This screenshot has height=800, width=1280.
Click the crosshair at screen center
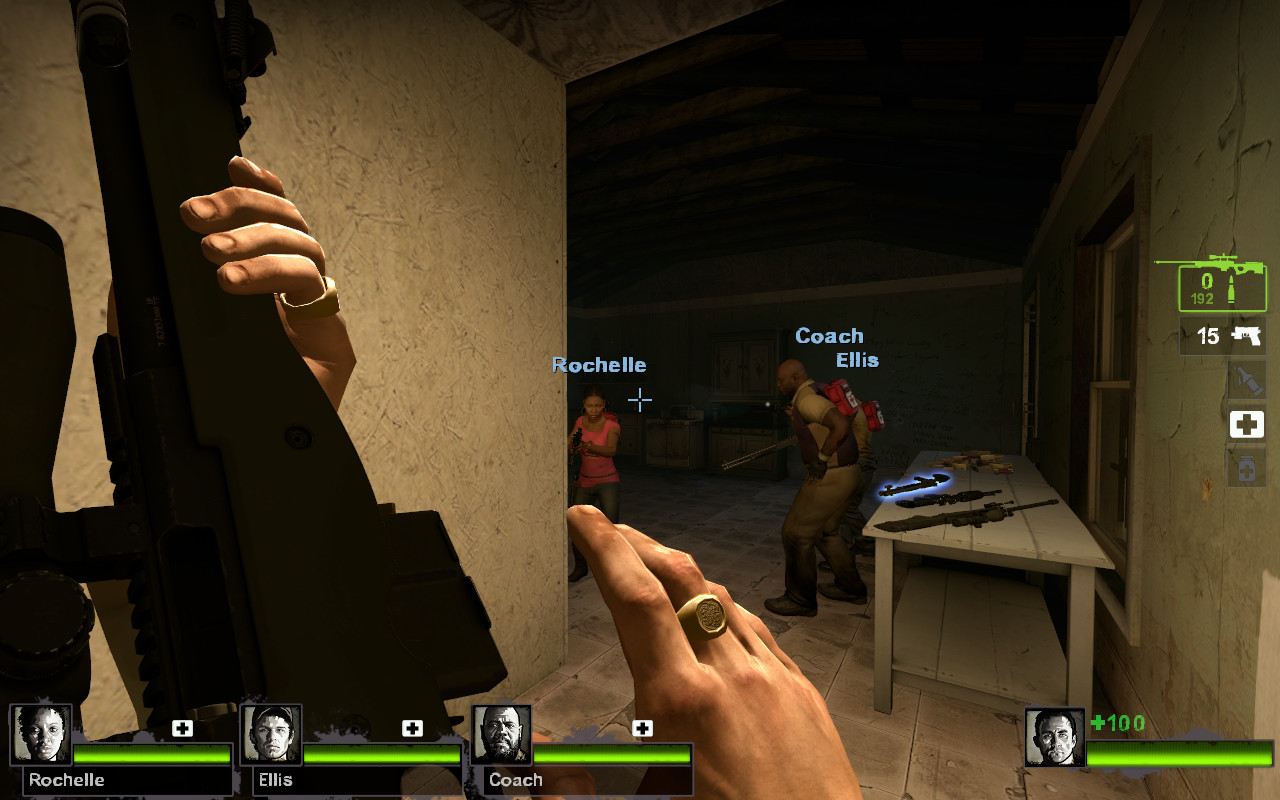tap(638, 400)
